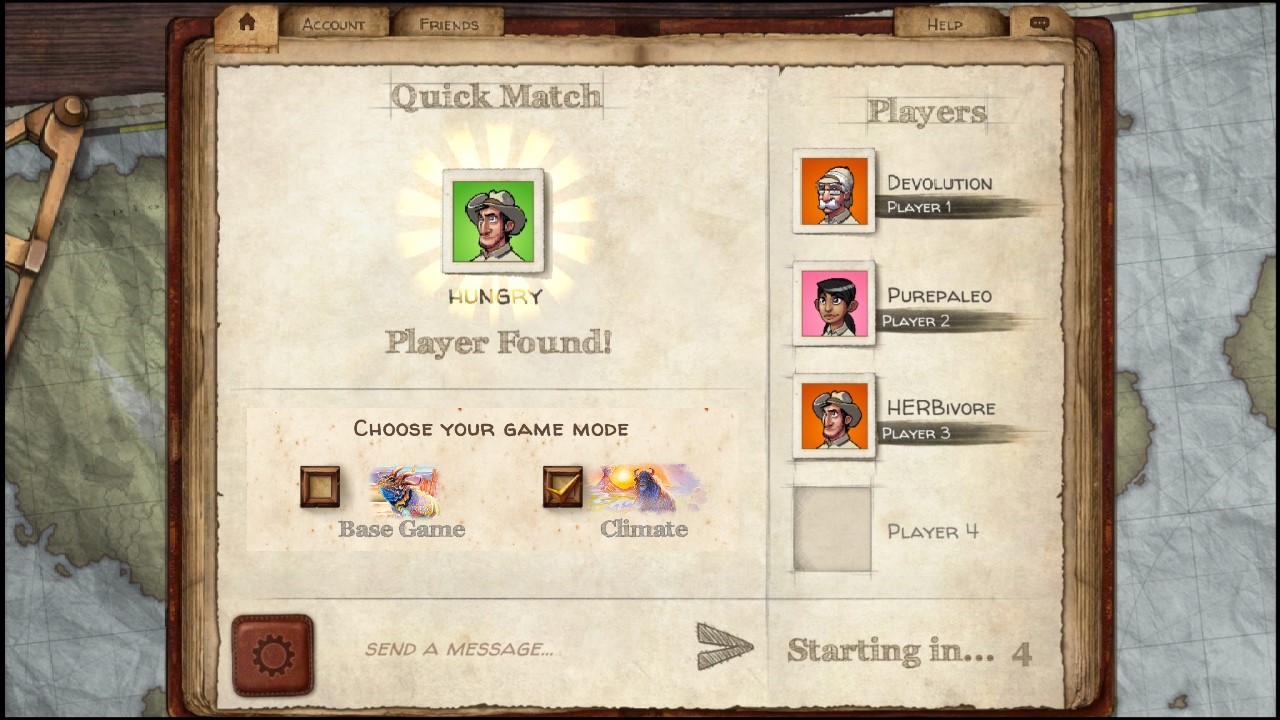Click HUNGRY's green avatar portrait
The height and width of the screenshot is (720, 1280).
pos(493,221)
